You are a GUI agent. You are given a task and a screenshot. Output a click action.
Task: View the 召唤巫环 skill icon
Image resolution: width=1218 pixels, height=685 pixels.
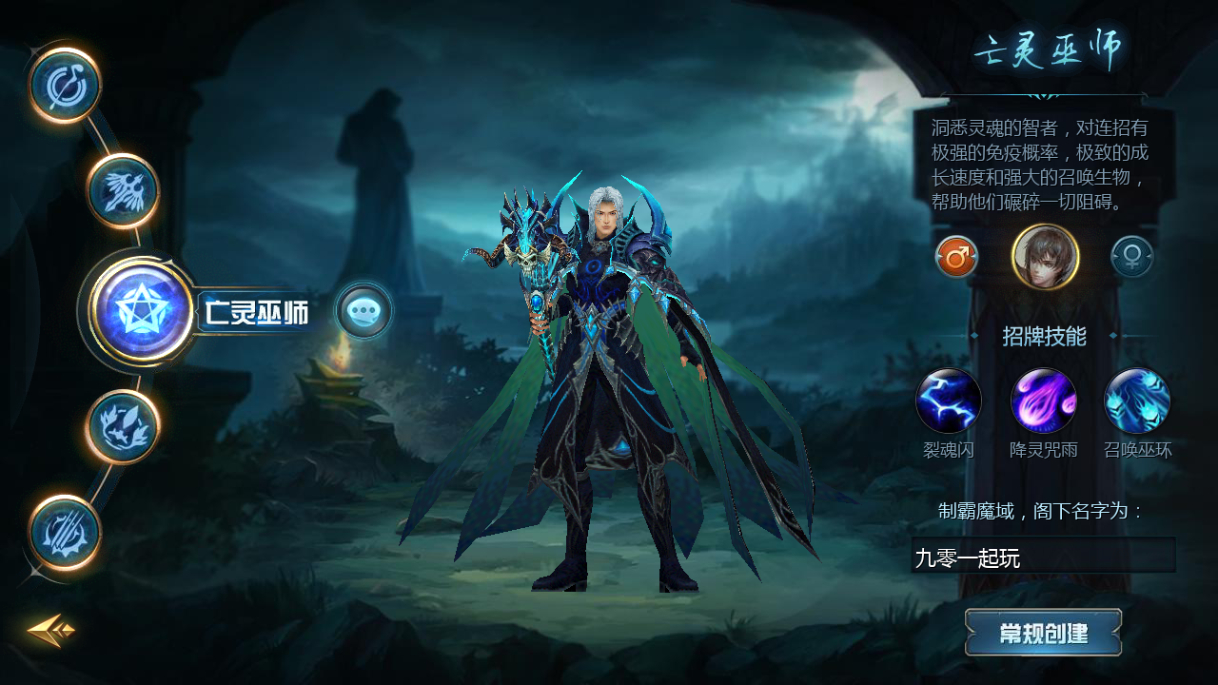pyautogui.click(x=1137, y=401)
